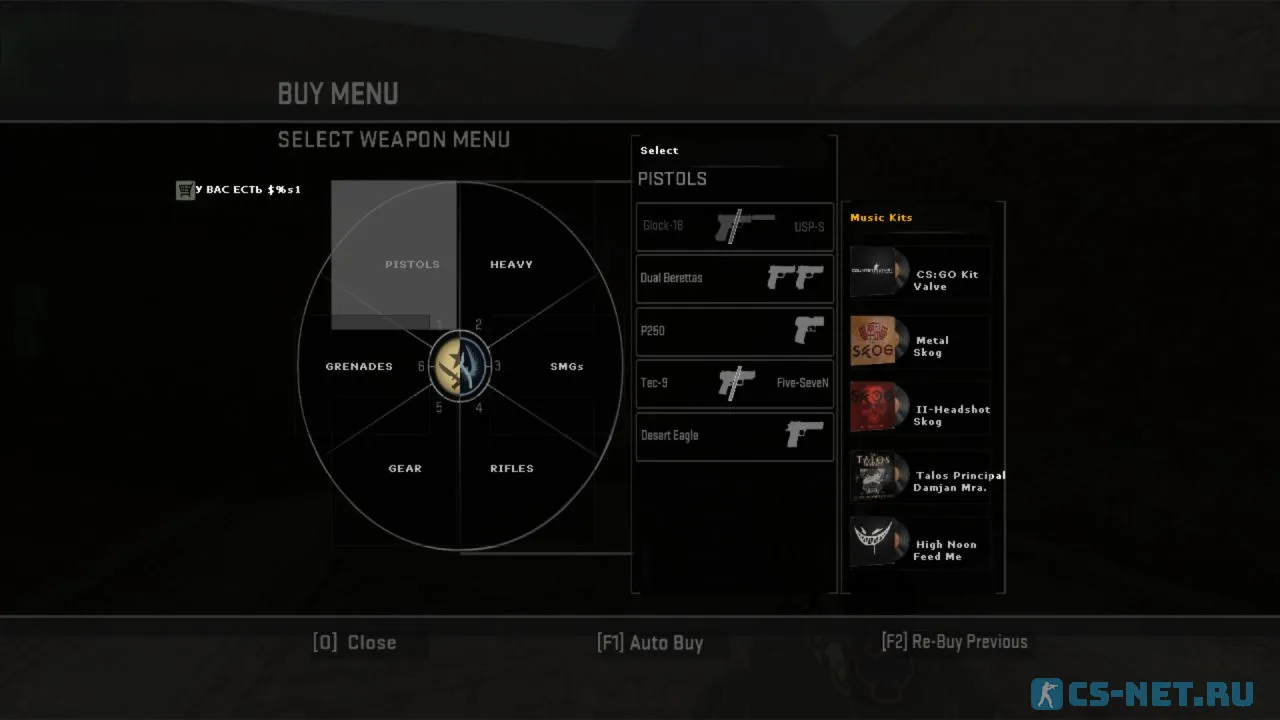Open the Grenades category
The width and height of the screenshot is (1280, 720).
tap(359, 366)
